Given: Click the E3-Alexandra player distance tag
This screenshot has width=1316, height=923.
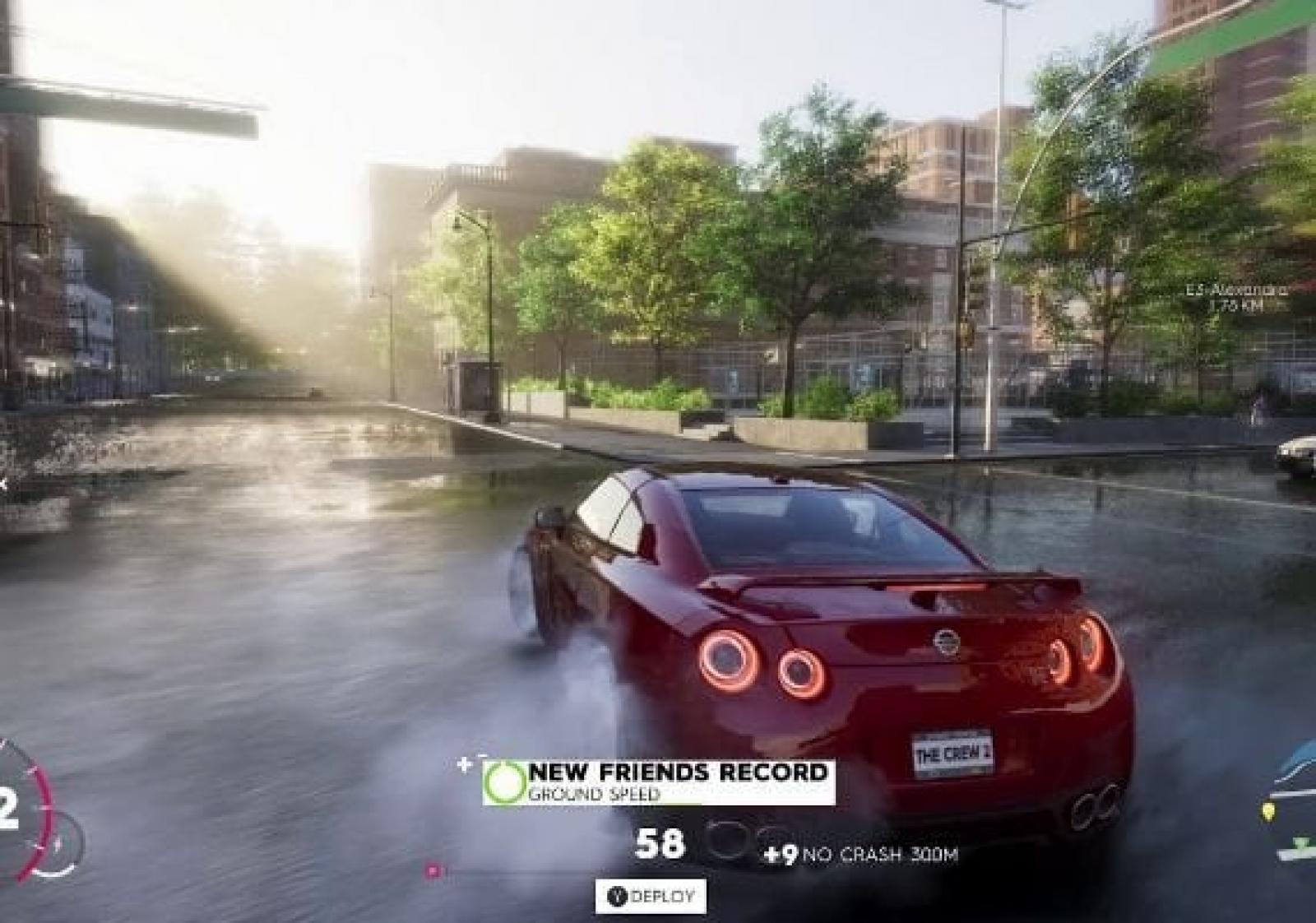Looking at the screenshot, I should [x=1236, y=298].
